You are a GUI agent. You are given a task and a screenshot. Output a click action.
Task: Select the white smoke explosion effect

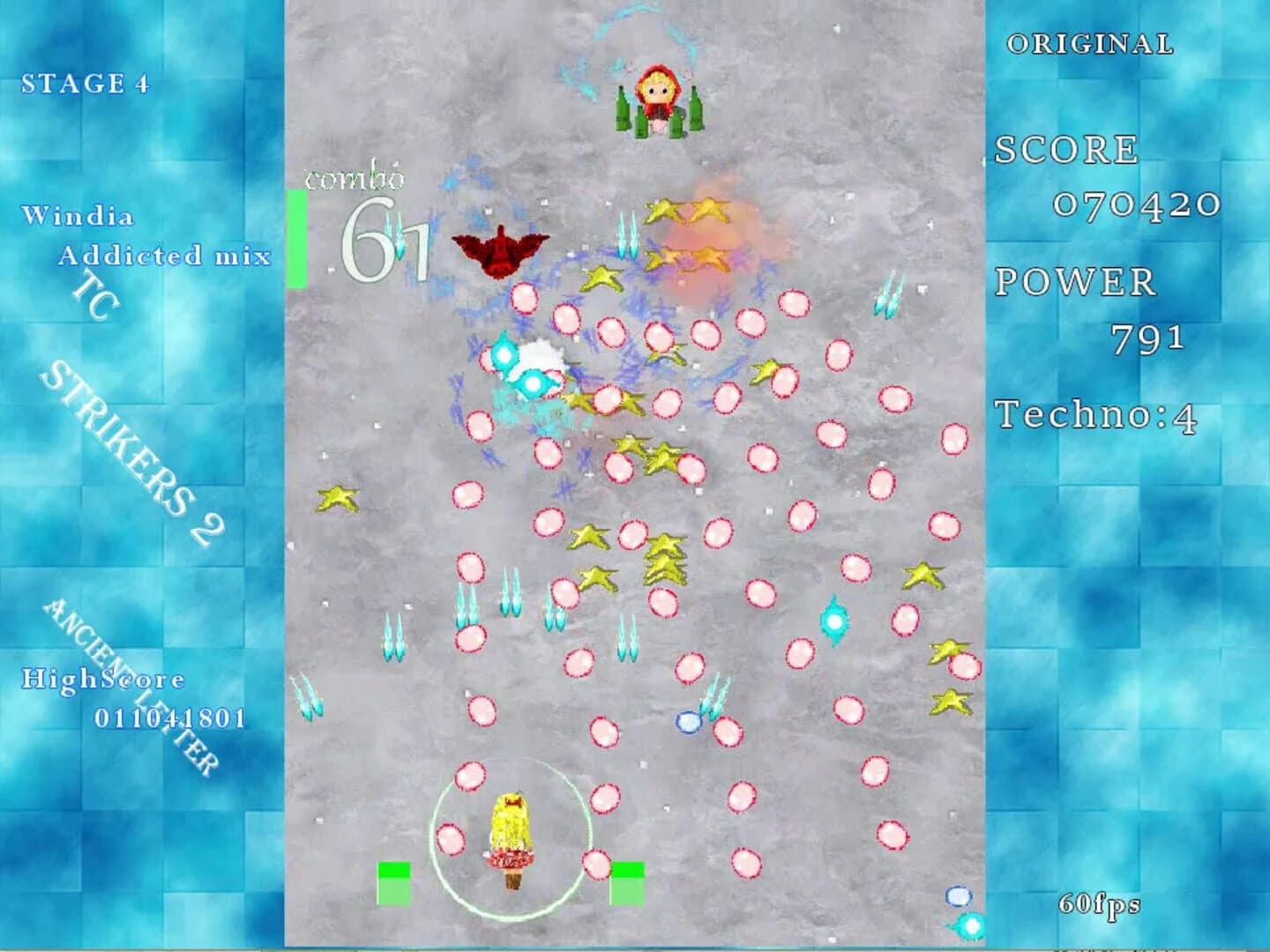[x=538, y=353]
